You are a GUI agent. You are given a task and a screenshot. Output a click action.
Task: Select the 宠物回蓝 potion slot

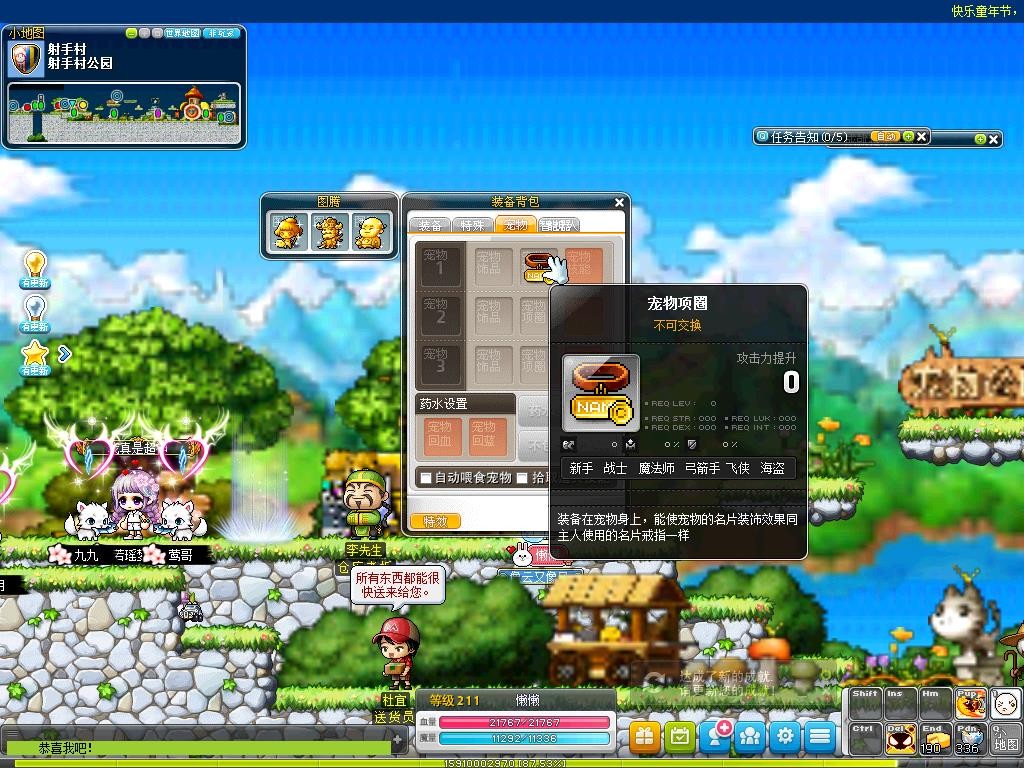(483, 437)
